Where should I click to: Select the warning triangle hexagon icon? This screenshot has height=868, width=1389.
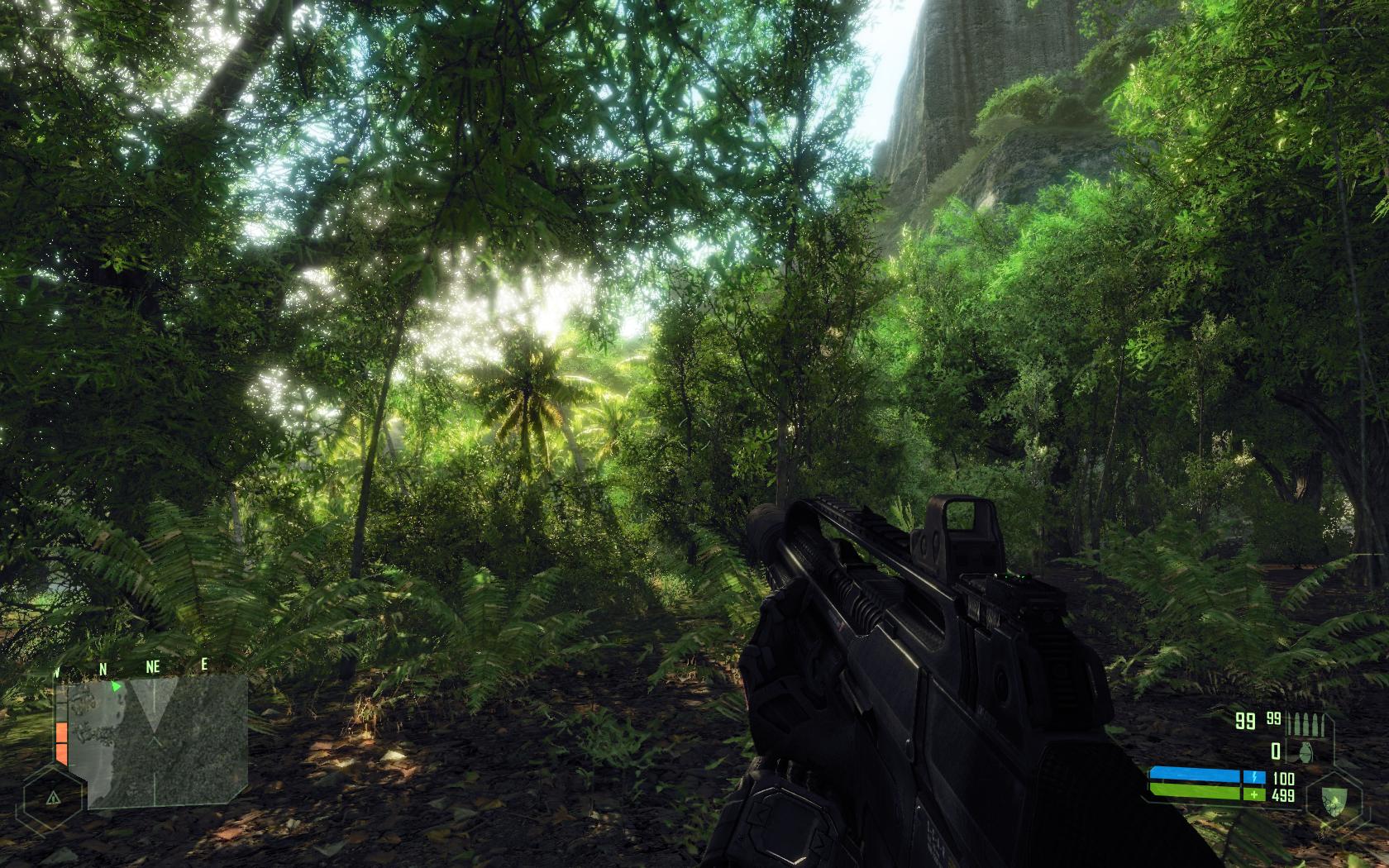(52, 799)
